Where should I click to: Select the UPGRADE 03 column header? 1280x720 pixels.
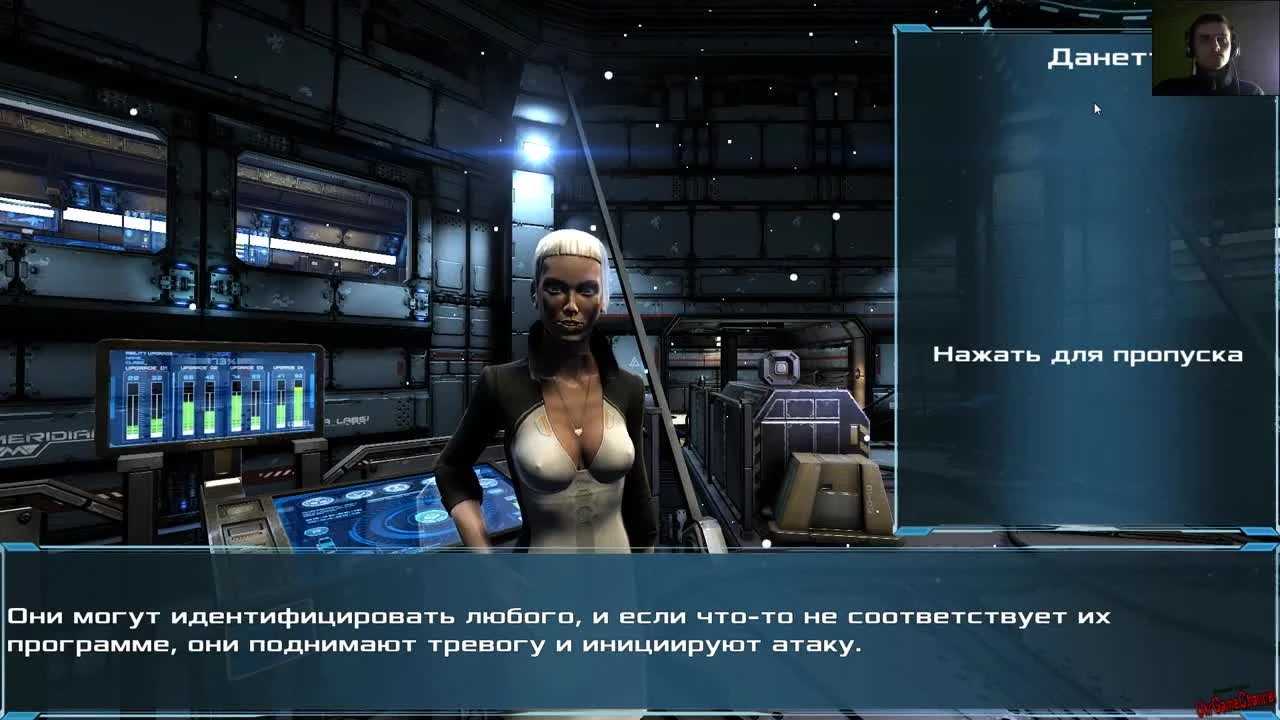point(246,368)
